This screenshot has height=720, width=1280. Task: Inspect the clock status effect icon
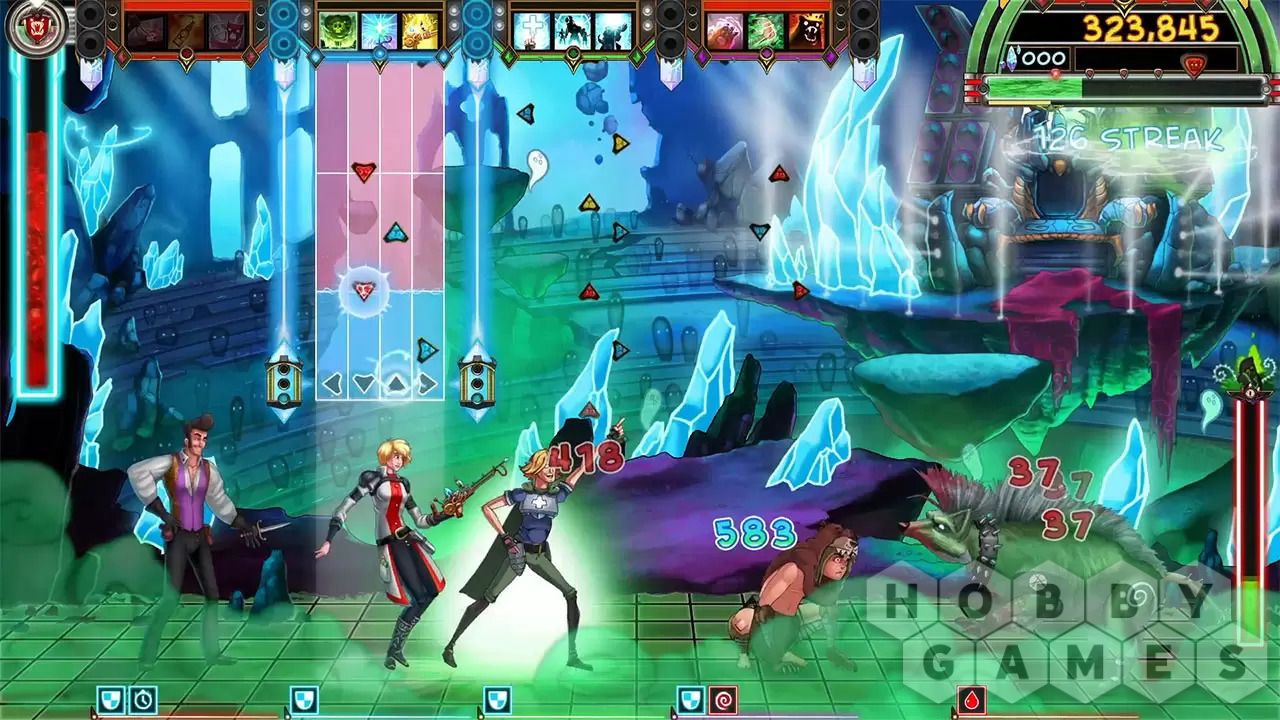tap(143, 699)
